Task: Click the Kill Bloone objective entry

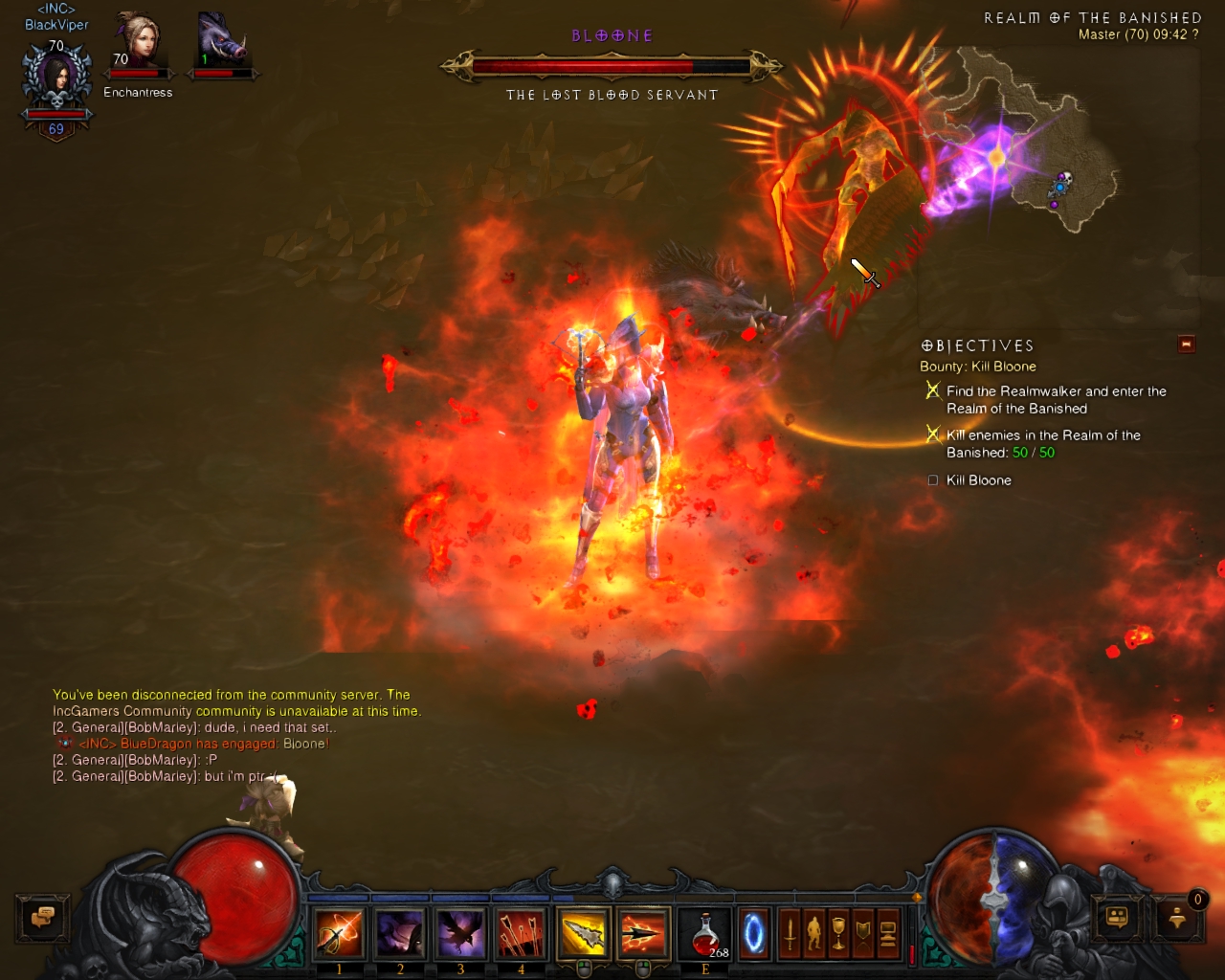Action: tap(978, 480)
